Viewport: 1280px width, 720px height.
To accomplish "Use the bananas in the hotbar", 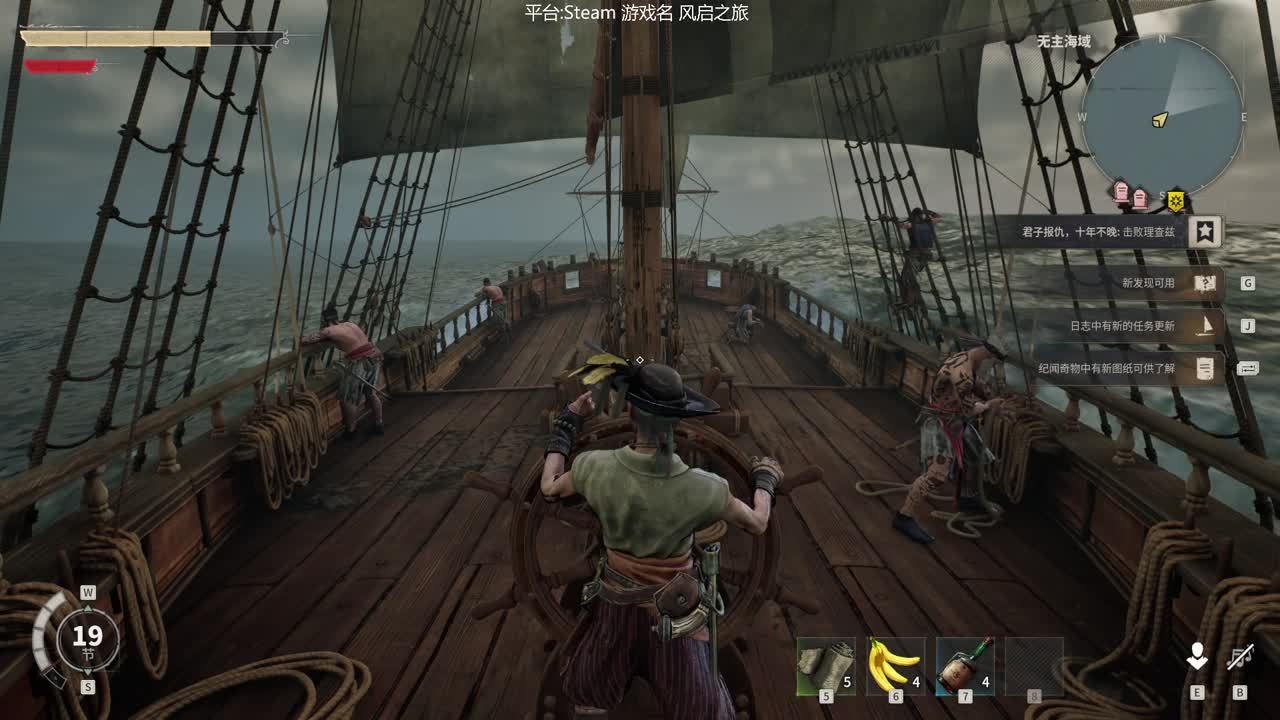I will 895,667.
